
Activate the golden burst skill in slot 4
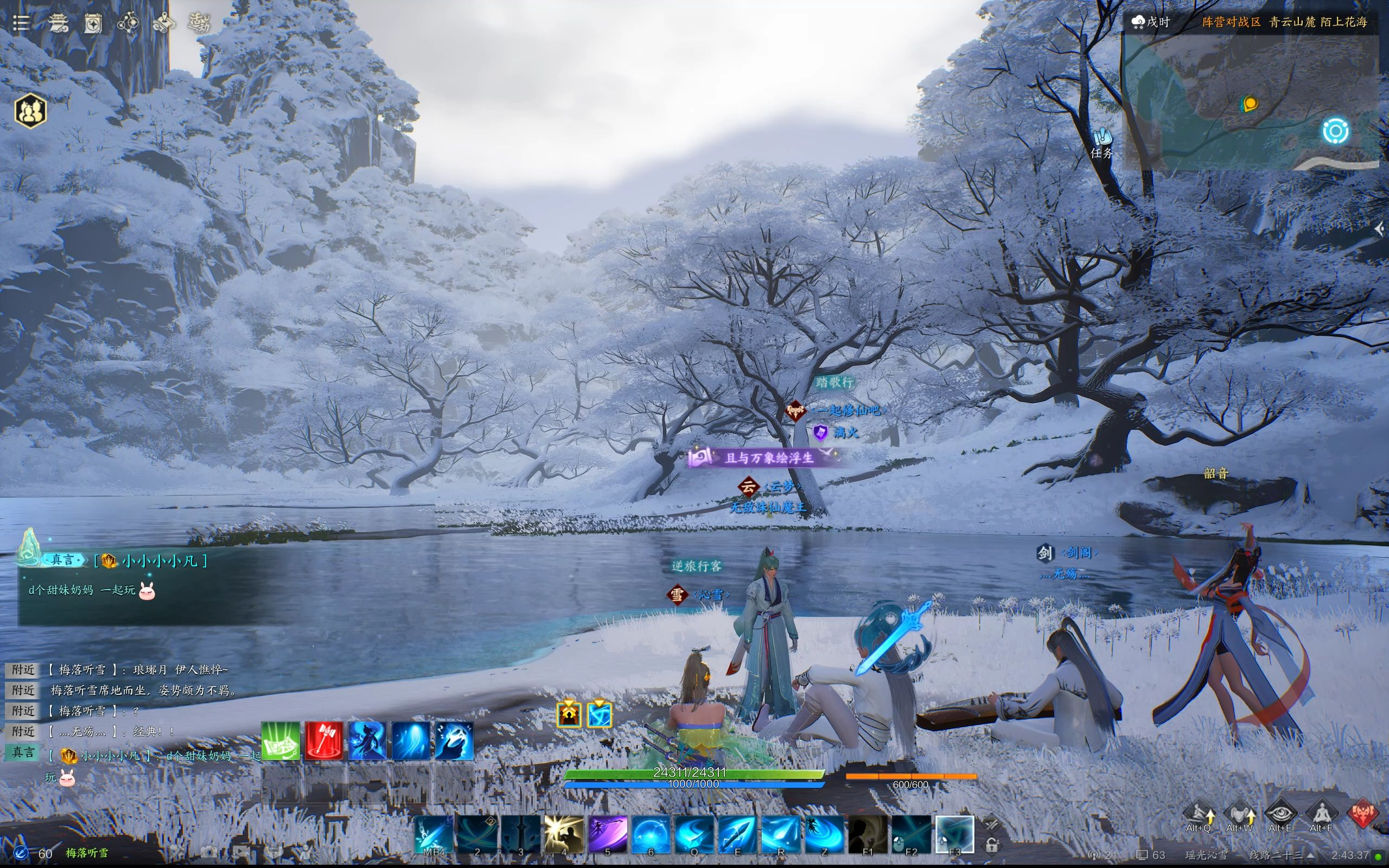564,834
